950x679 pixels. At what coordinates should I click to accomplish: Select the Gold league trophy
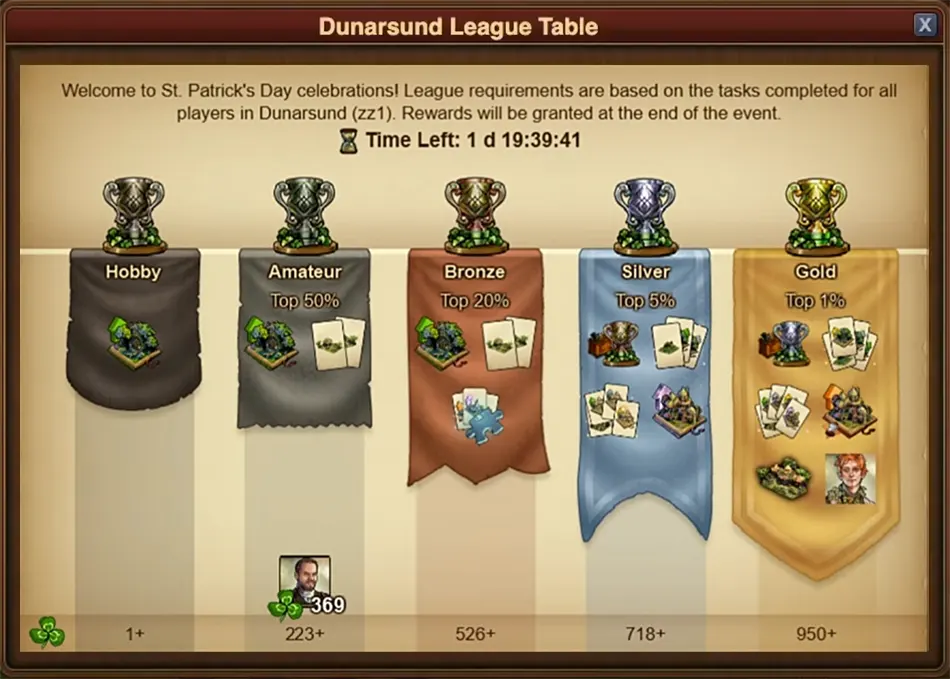[816, 214]
